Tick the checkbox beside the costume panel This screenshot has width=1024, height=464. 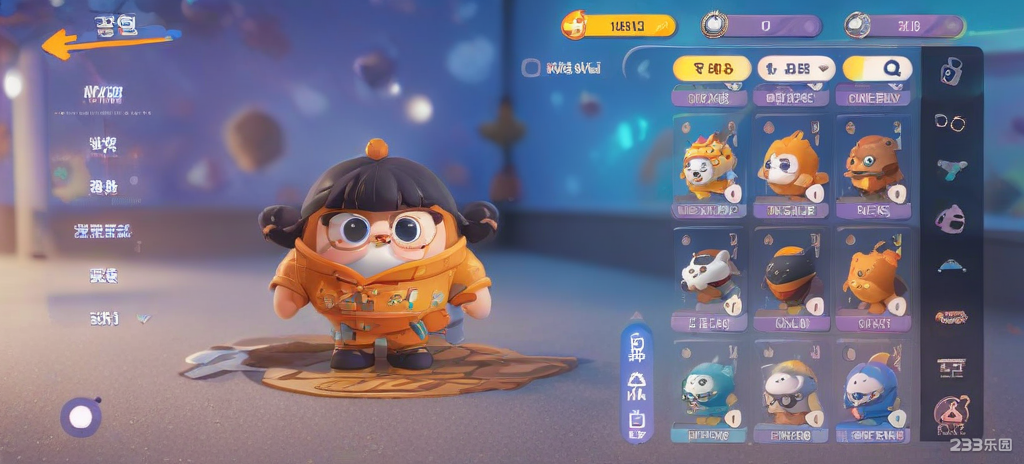pos(531,68)
